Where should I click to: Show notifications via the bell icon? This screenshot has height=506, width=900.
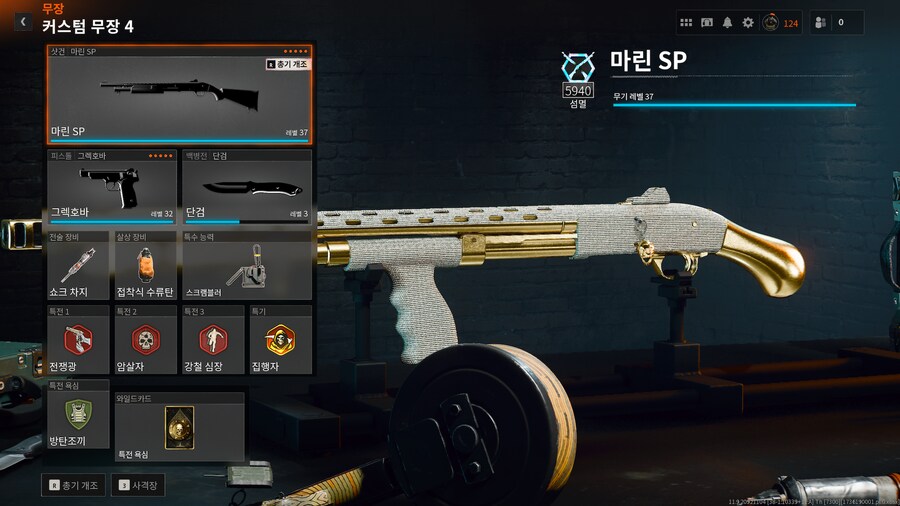(x=727, y=22)
